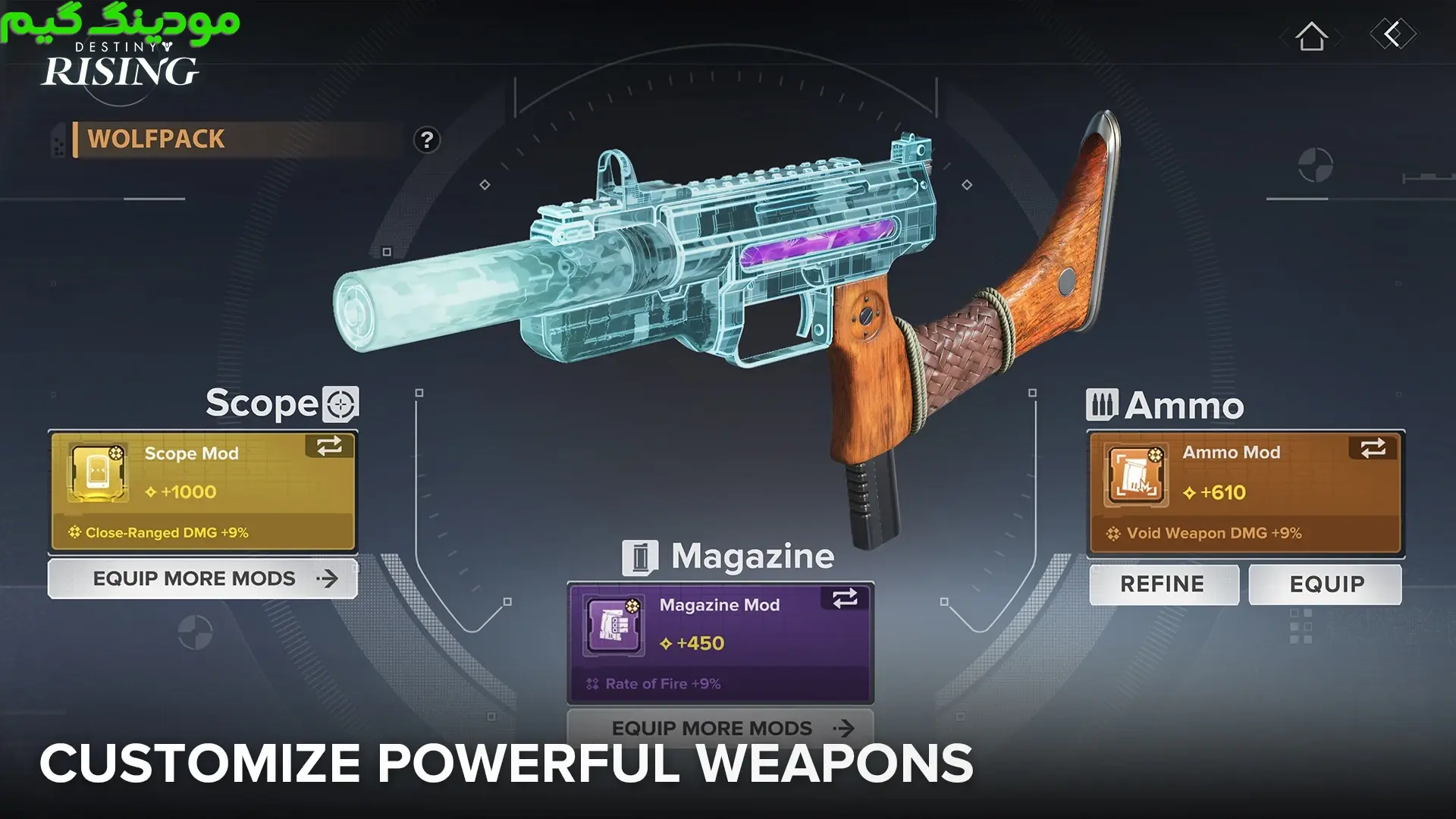
Task: Go to the home screen
Action: tap(1311, 36)
